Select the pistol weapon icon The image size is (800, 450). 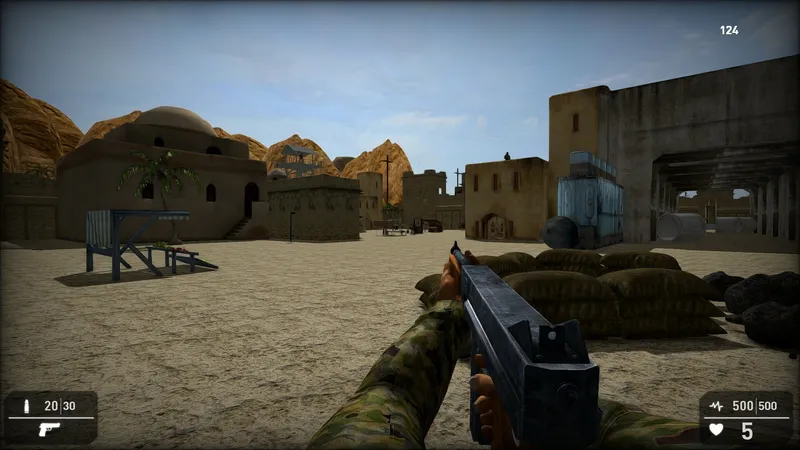[48, 429]
